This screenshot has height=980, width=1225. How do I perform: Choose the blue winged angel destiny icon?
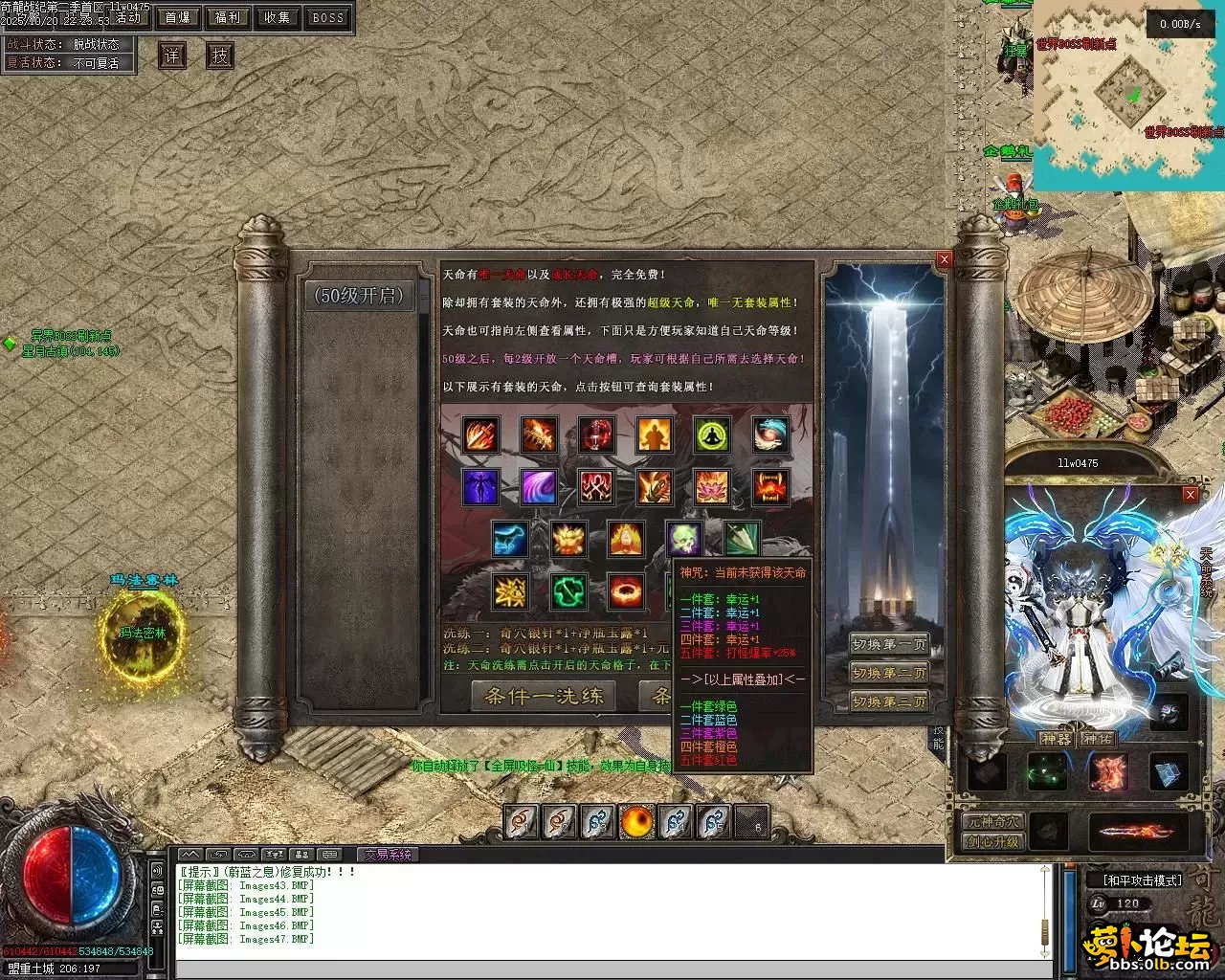[x=481, y=487]
